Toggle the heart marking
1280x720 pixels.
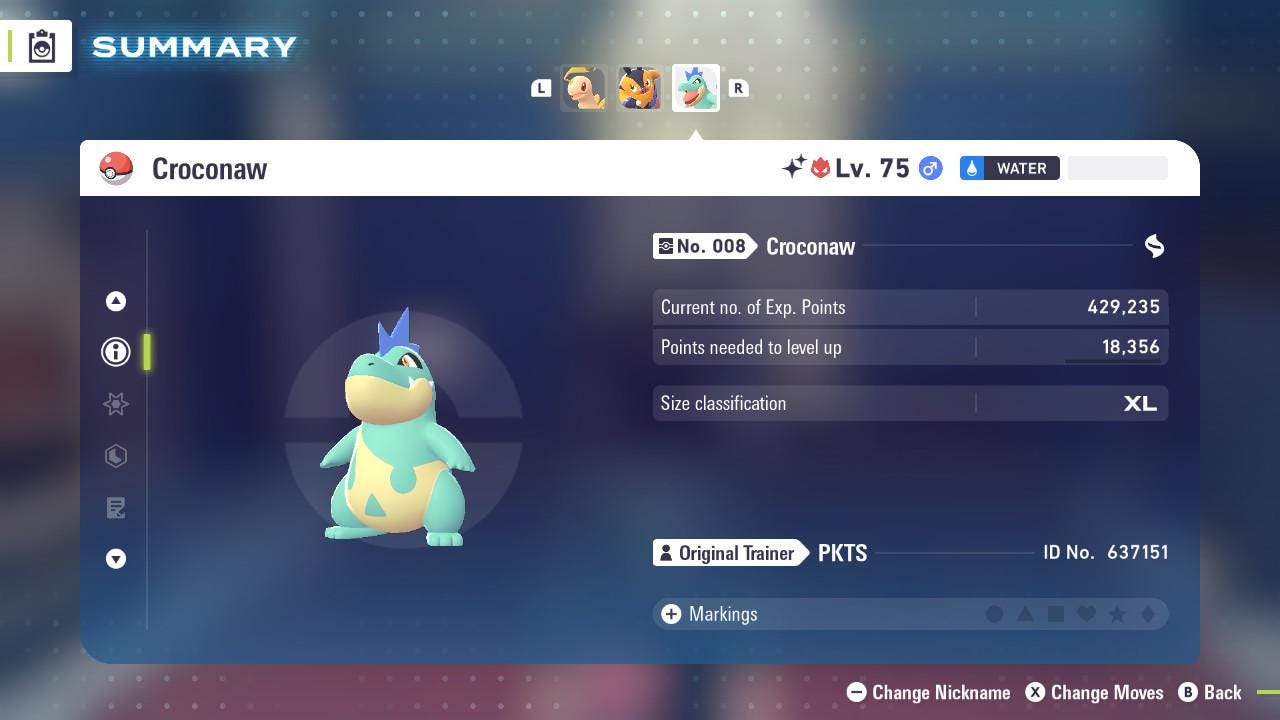(x=1086, y=614)
